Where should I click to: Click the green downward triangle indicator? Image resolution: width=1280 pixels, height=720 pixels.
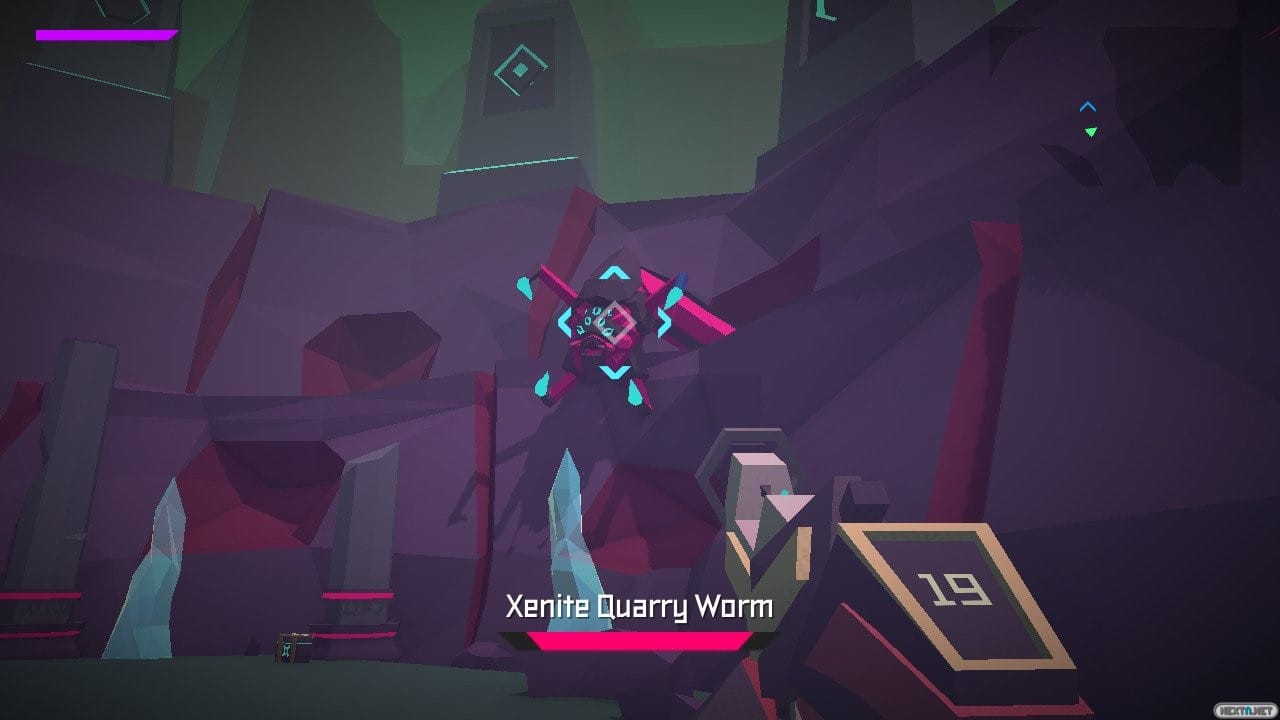point(1088,132)
